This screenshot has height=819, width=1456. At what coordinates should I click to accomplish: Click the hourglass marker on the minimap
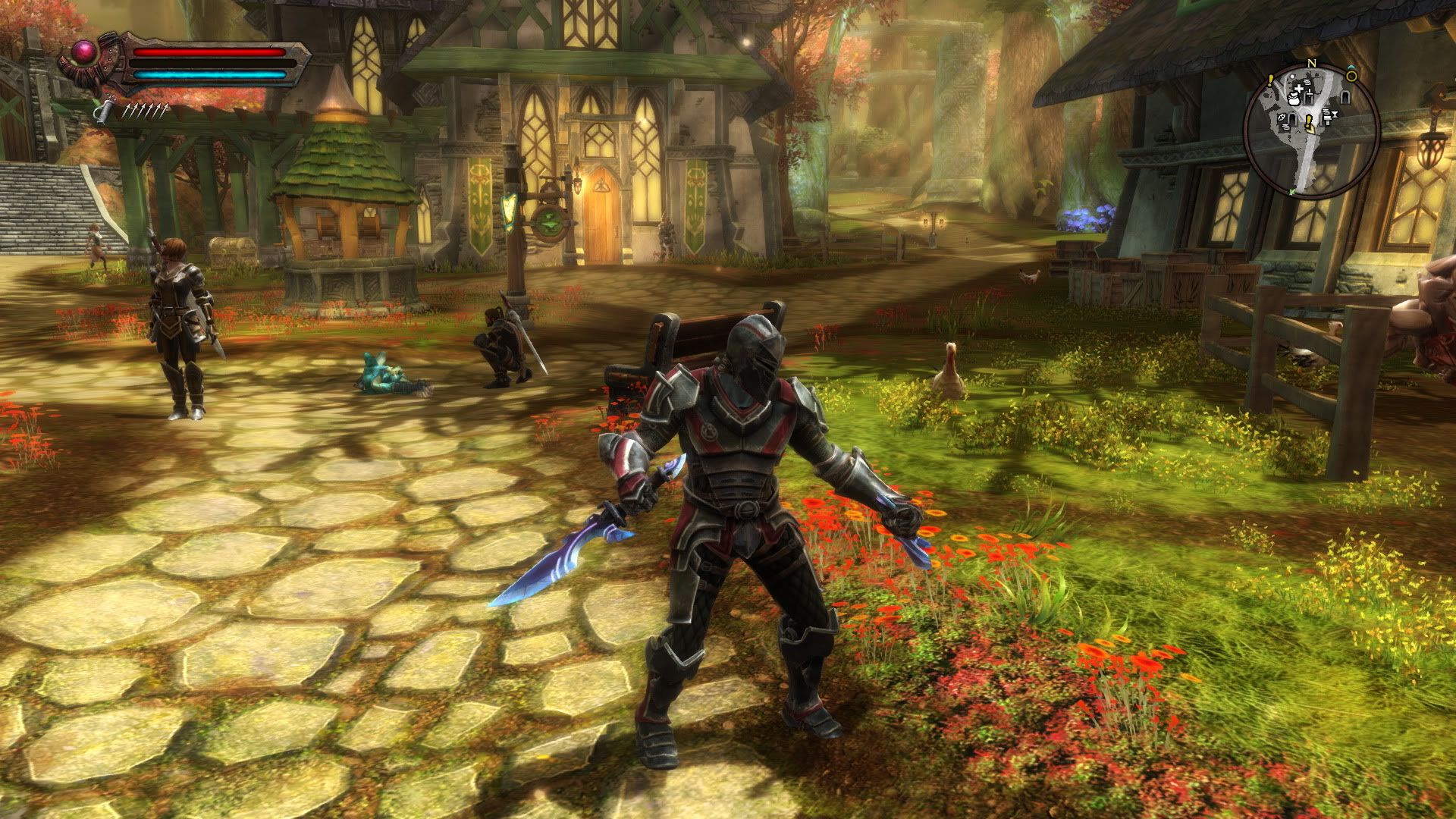1335,114
